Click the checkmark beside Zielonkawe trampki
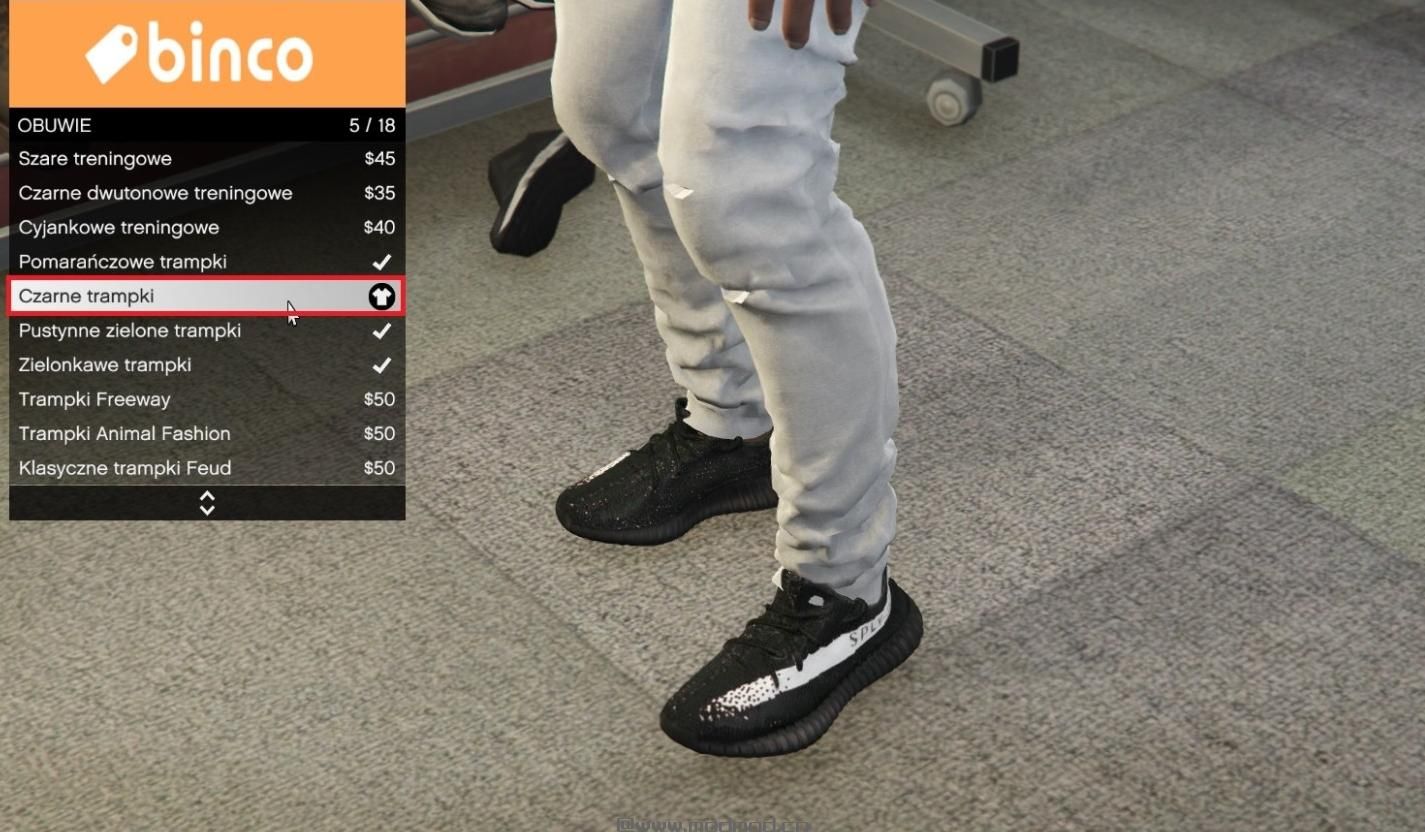 pyautogui.click(x=381, y=365)
